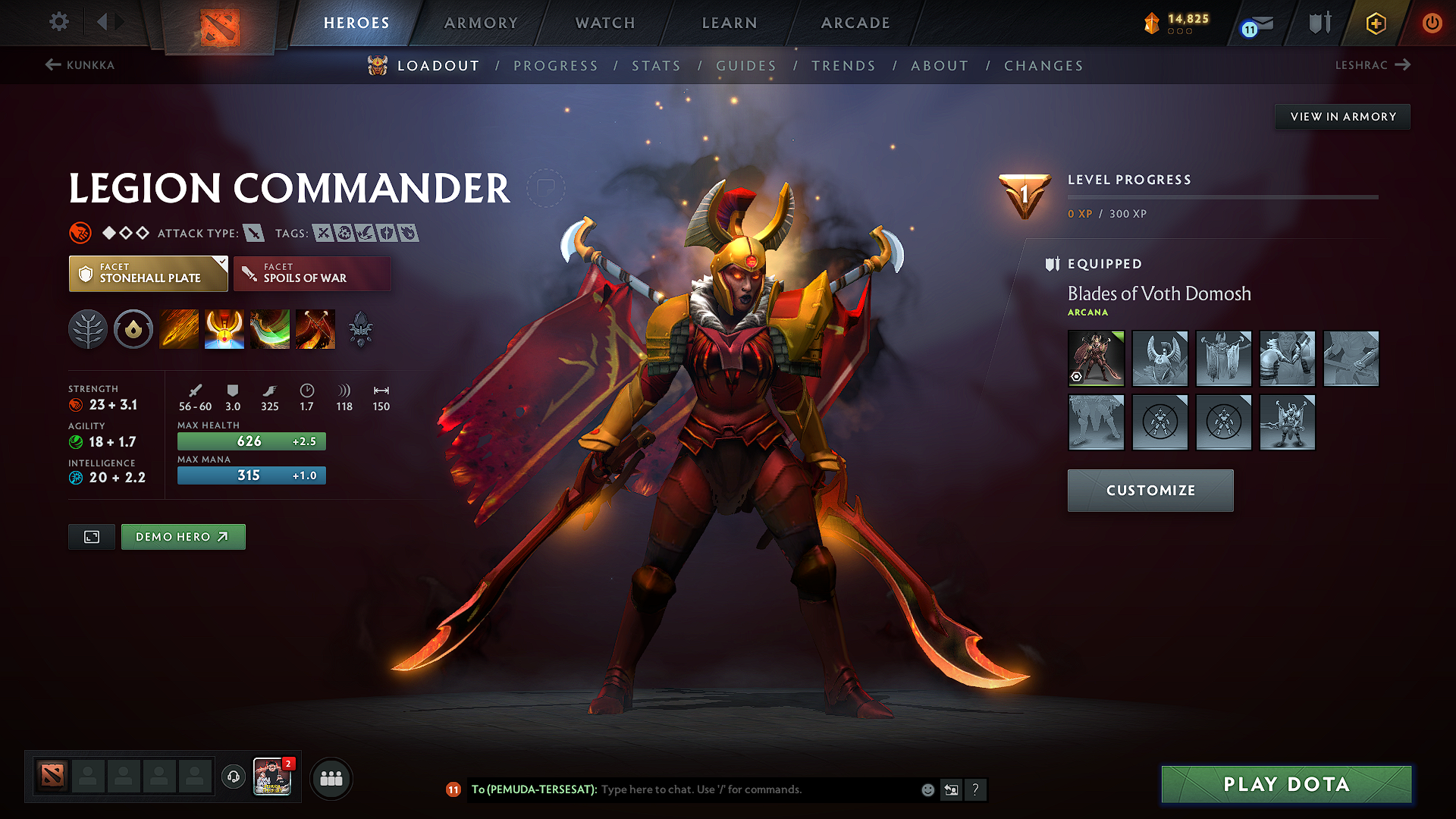Switch to the Spoils of War facet

[312, 273]
